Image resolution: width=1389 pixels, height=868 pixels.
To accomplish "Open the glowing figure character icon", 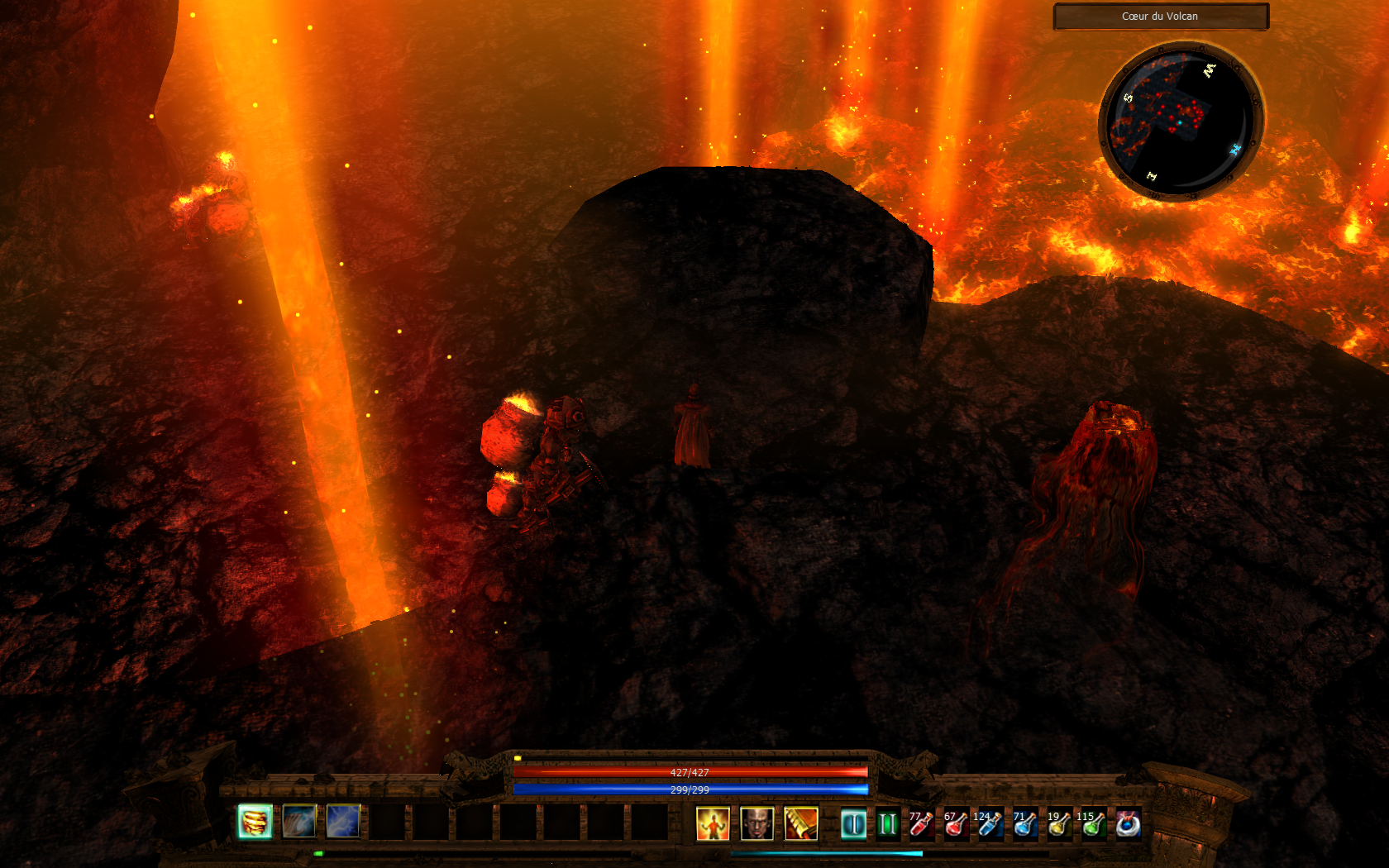I will pyautogui.click(x=713, y=823).
